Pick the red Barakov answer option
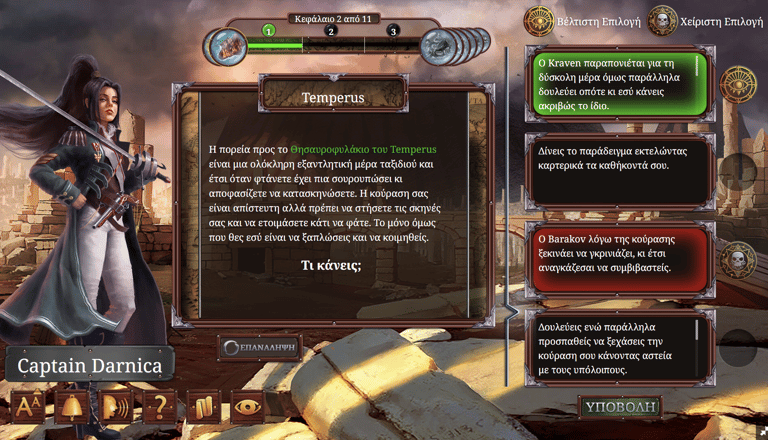Image resolution: width=768 pixels, height=440 pixels. [617, 254]
